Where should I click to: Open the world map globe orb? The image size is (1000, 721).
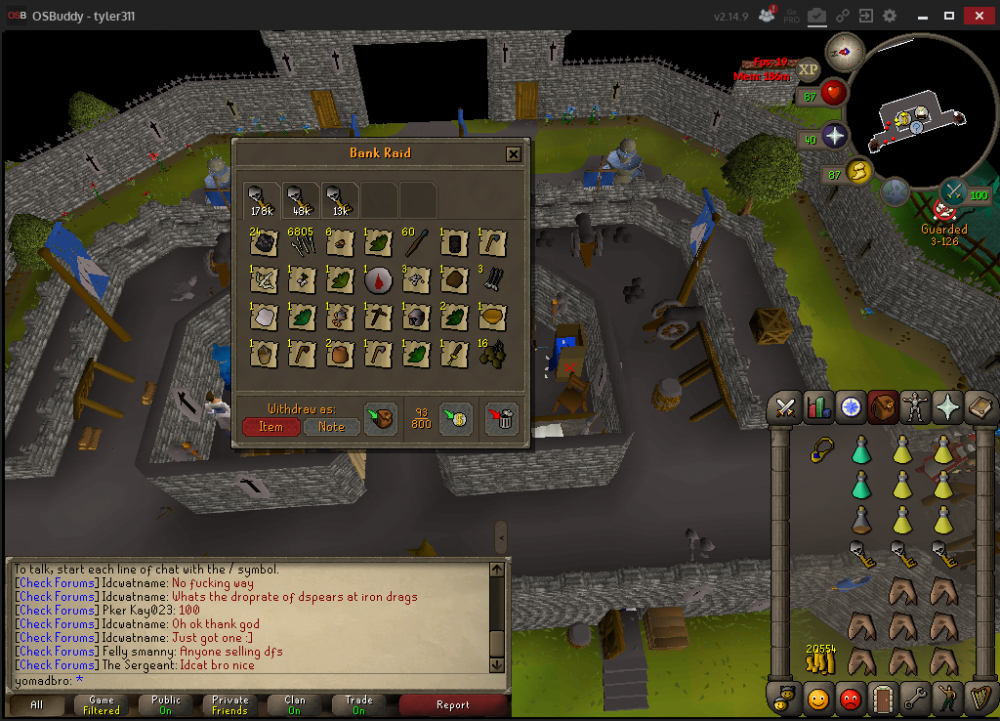894,190
